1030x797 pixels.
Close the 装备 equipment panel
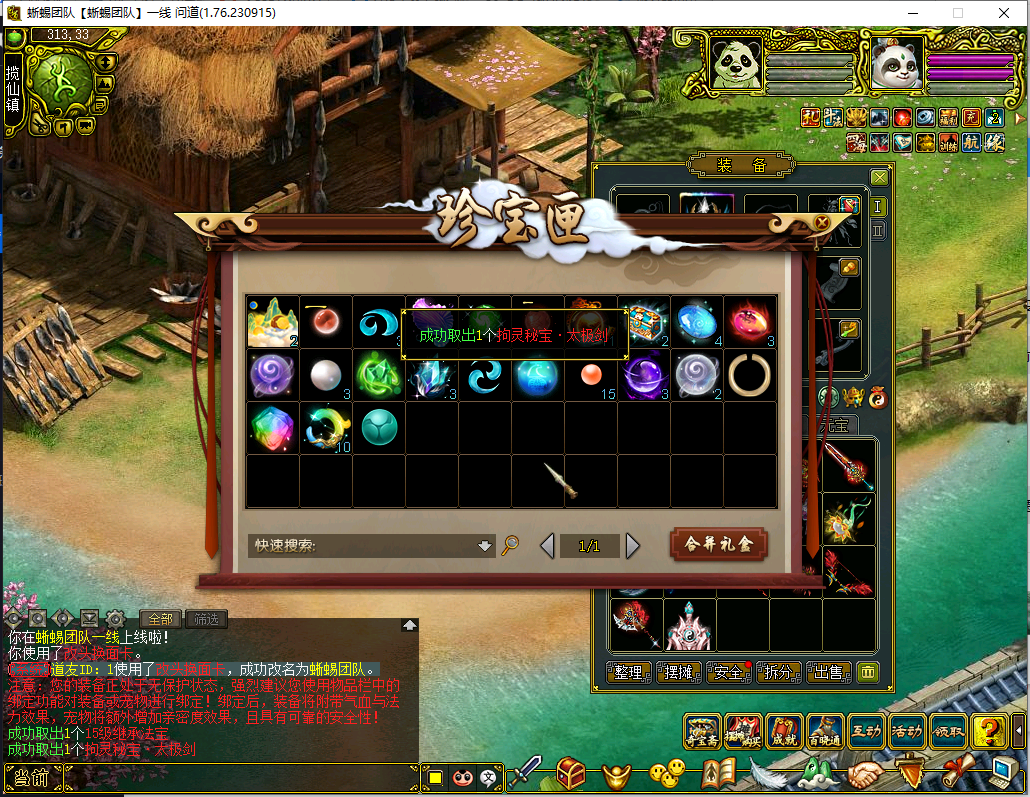879,178
